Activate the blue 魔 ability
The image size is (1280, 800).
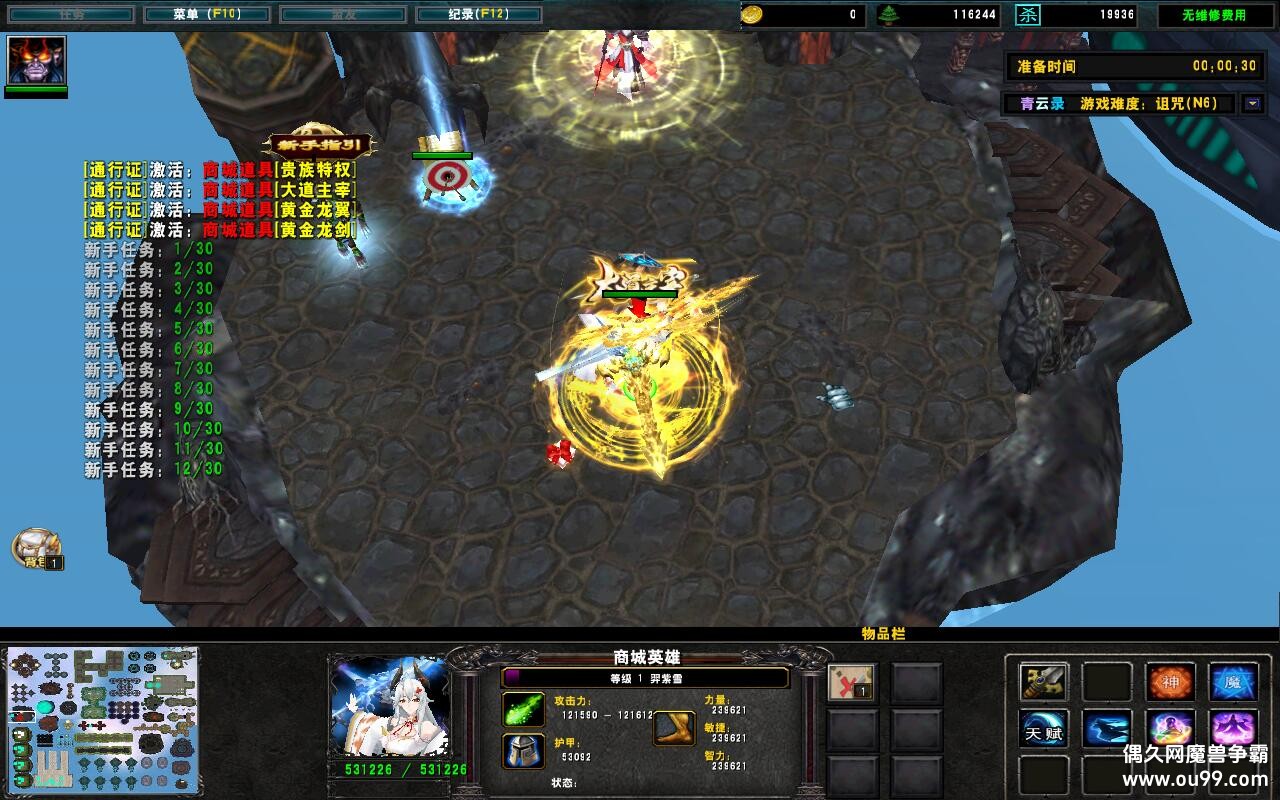point(1233,682)
